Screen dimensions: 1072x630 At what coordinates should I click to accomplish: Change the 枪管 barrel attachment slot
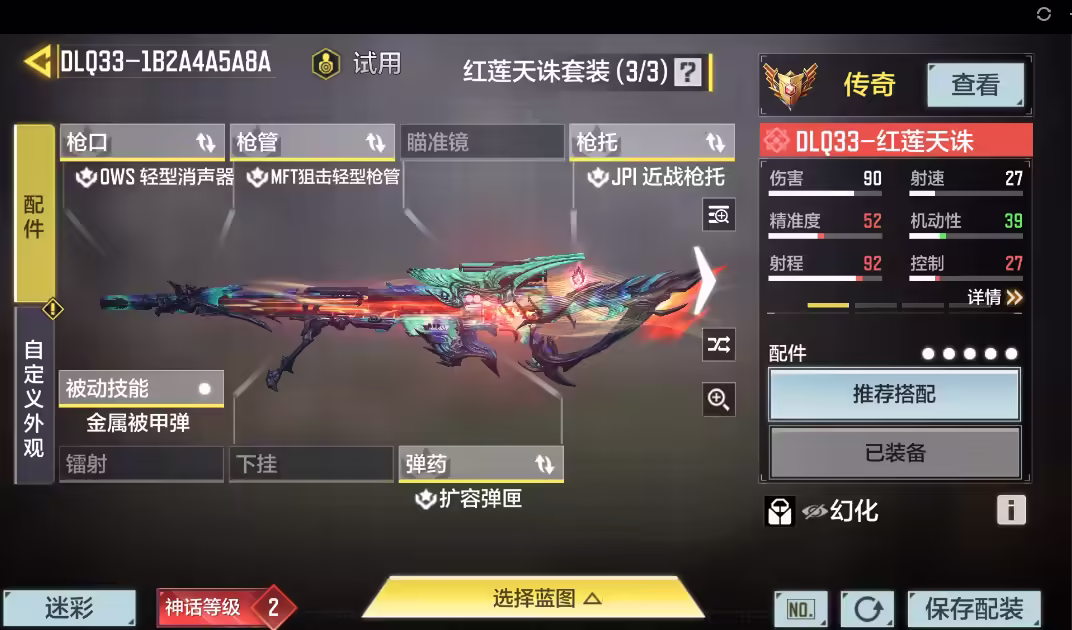311,143
